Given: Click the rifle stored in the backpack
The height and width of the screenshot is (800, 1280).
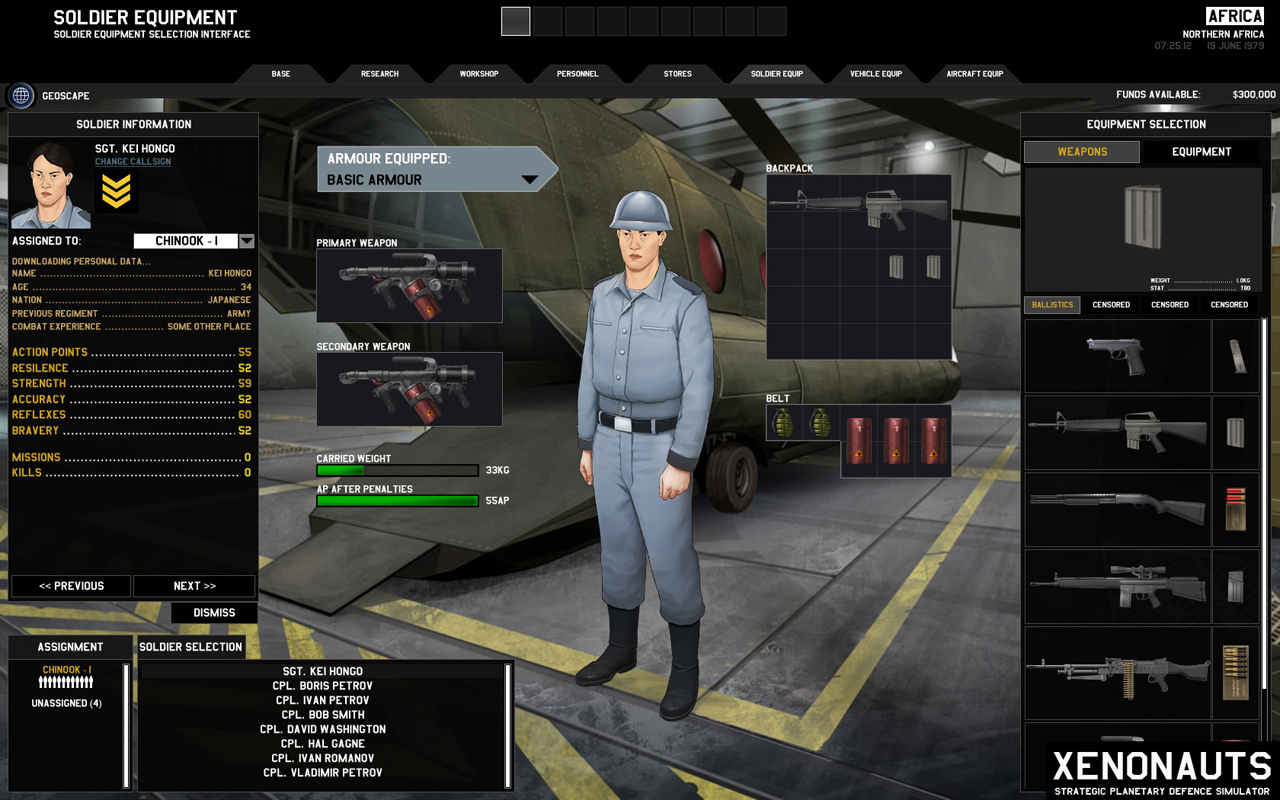Looking at the screenshot, I should tap(860, 206).
